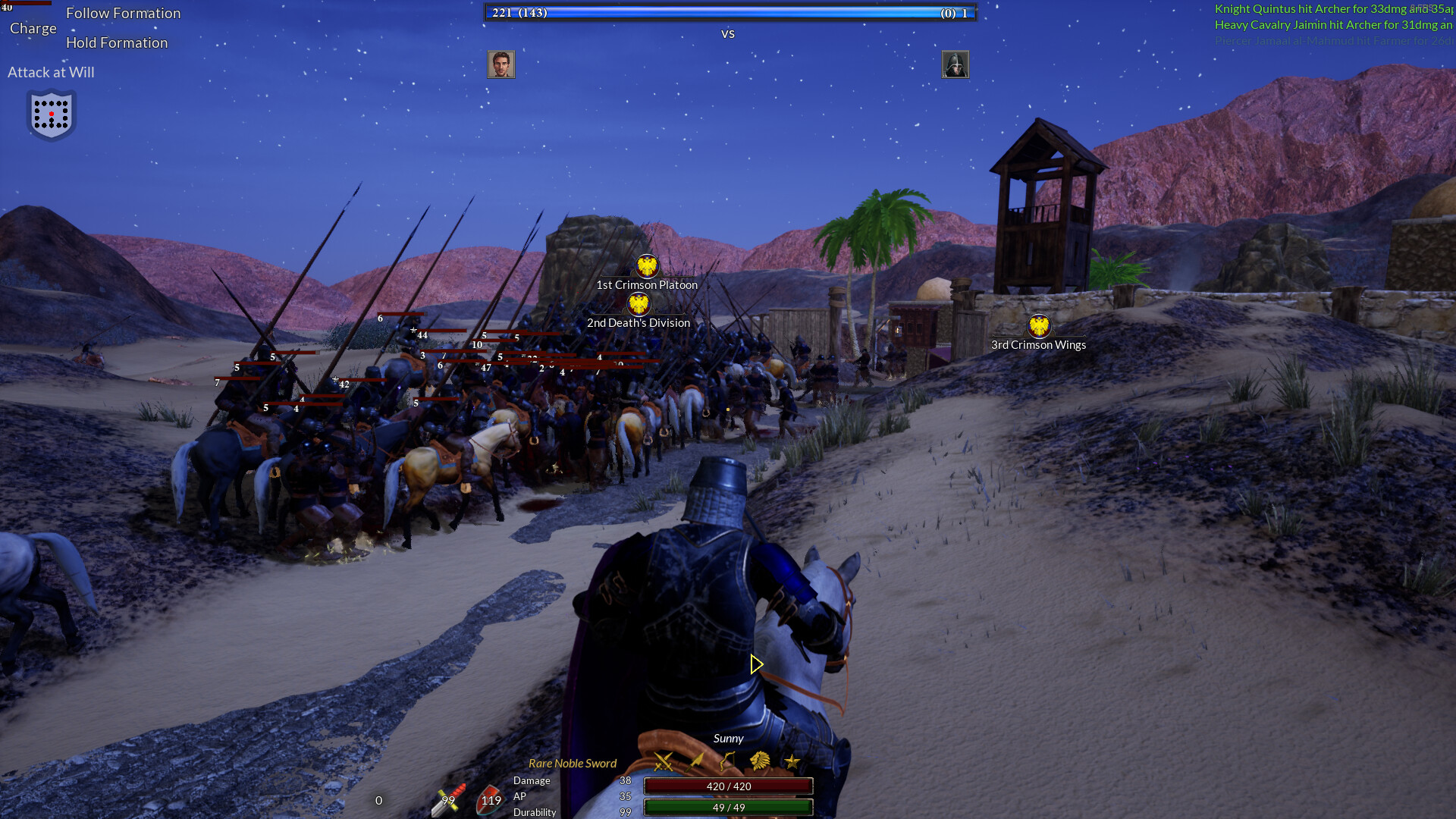Image resolution: width=1456 pixels, height=819 pixels.
Task: Click the red 420/420 health bar
Action: click(728, 786)
